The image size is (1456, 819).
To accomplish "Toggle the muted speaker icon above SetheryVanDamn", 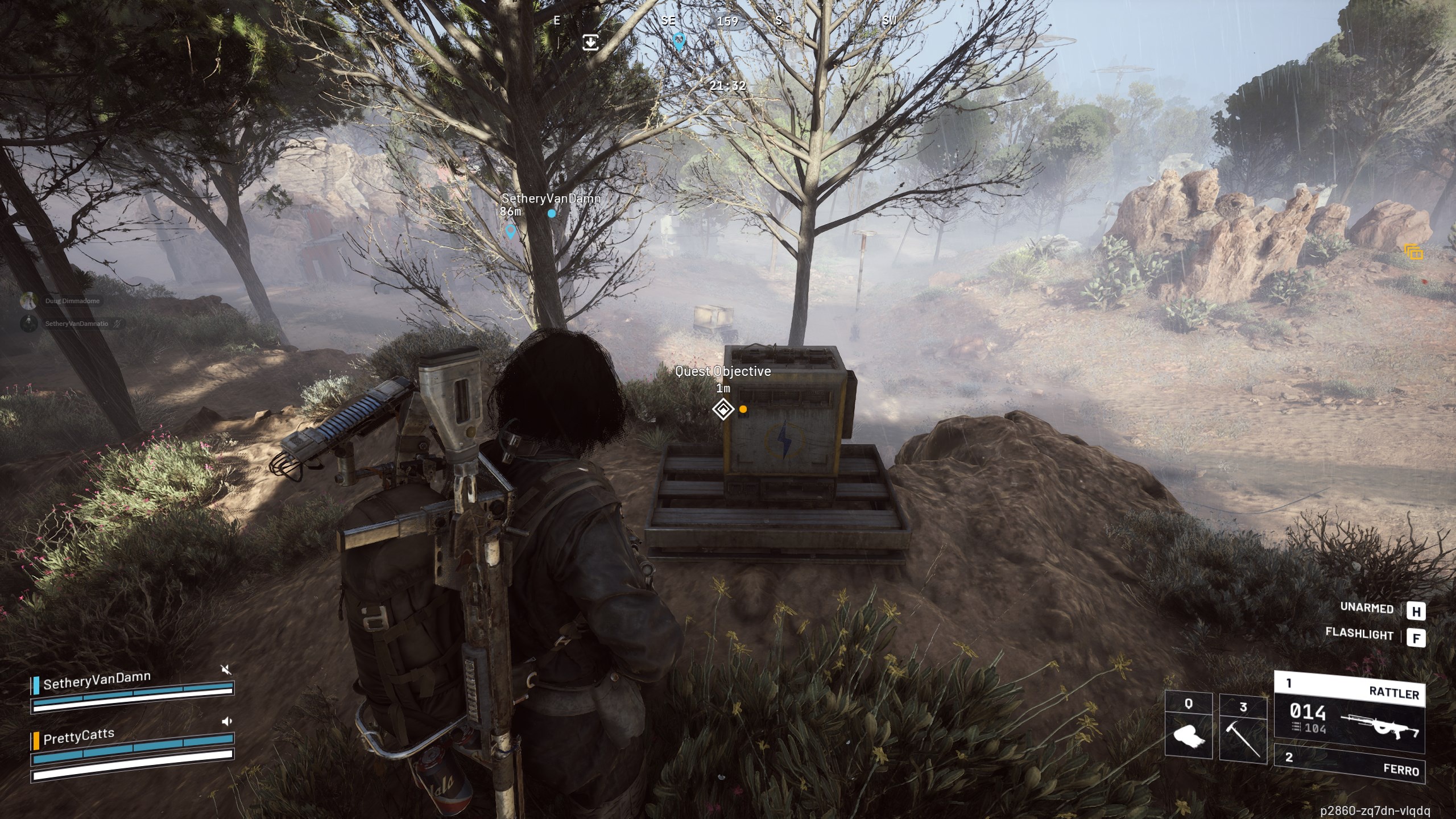I will [x=226, y=669].
